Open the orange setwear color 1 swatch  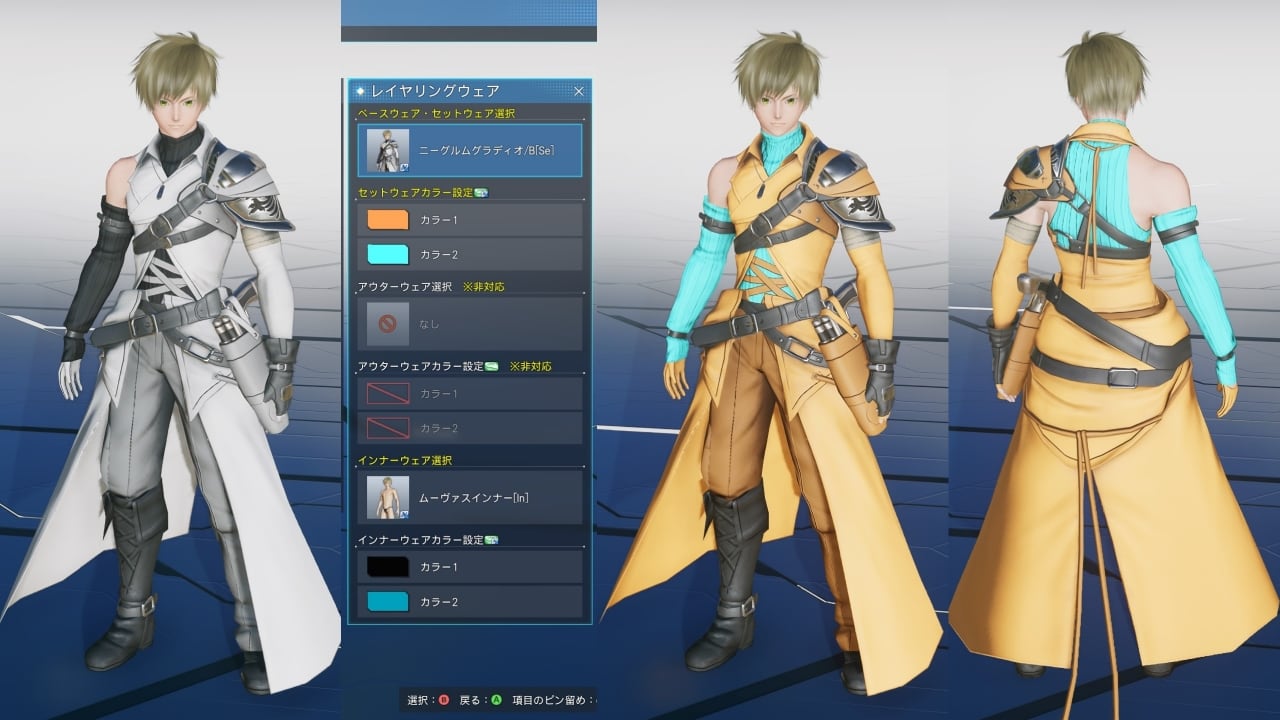pyautogui.click(x=388, y=219)
